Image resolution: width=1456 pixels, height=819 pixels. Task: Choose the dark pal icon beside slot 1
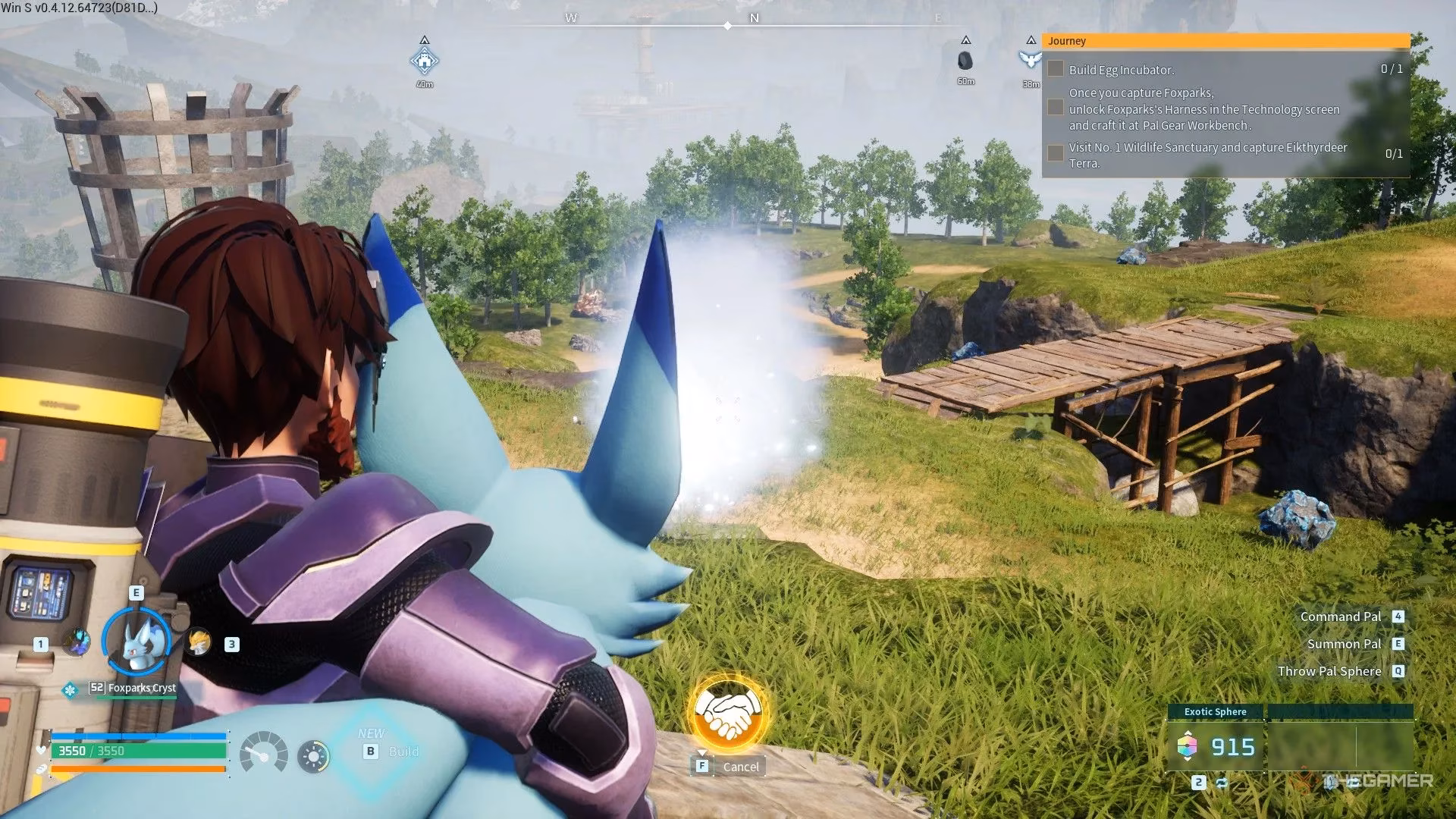[76, 643]
